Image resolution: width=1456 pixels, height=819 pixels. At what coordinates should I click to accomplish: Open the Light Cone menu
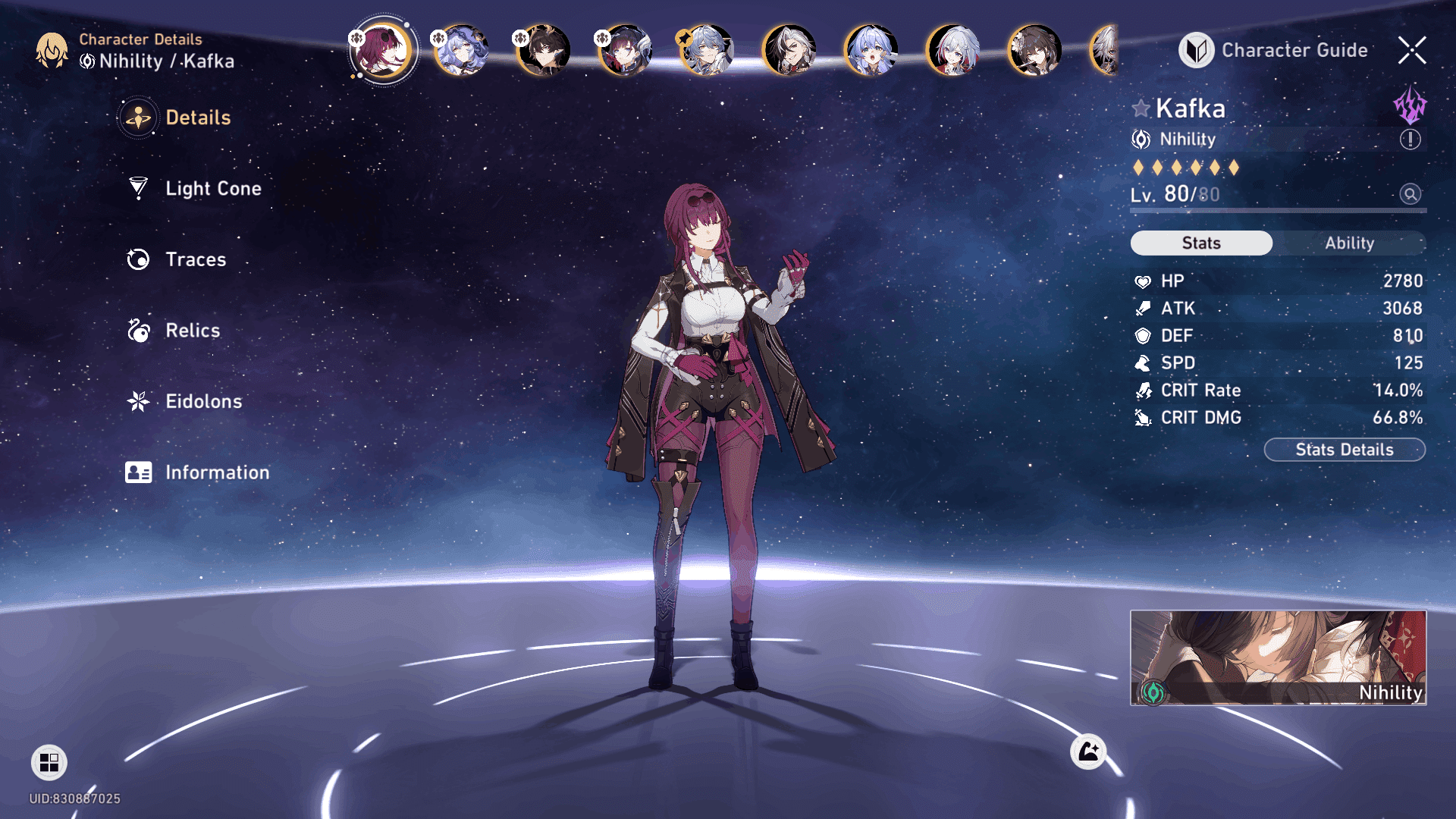(x=212, y=188)
